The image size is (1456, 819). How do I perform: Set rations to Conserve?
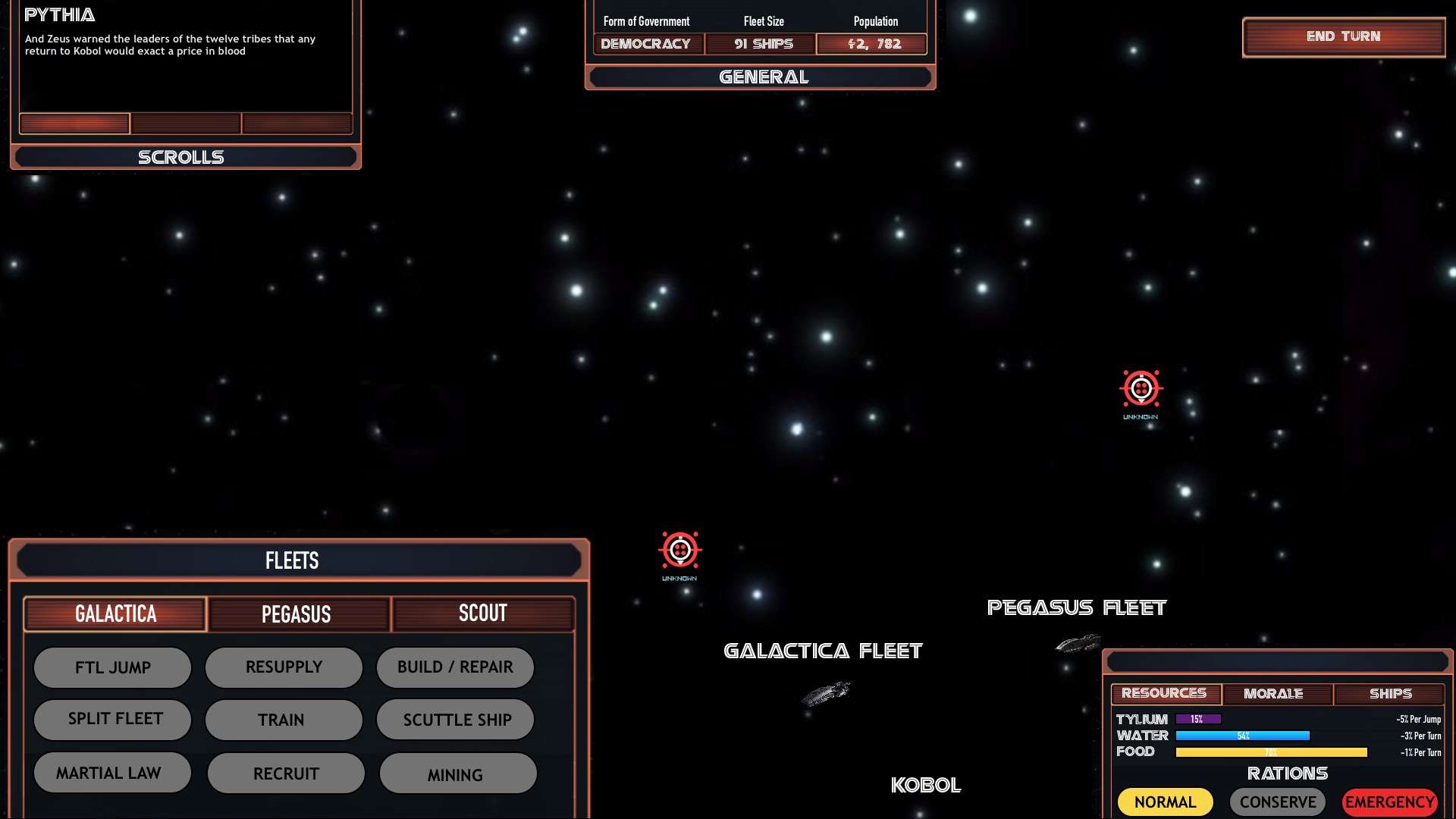(x=1277, y=802)
